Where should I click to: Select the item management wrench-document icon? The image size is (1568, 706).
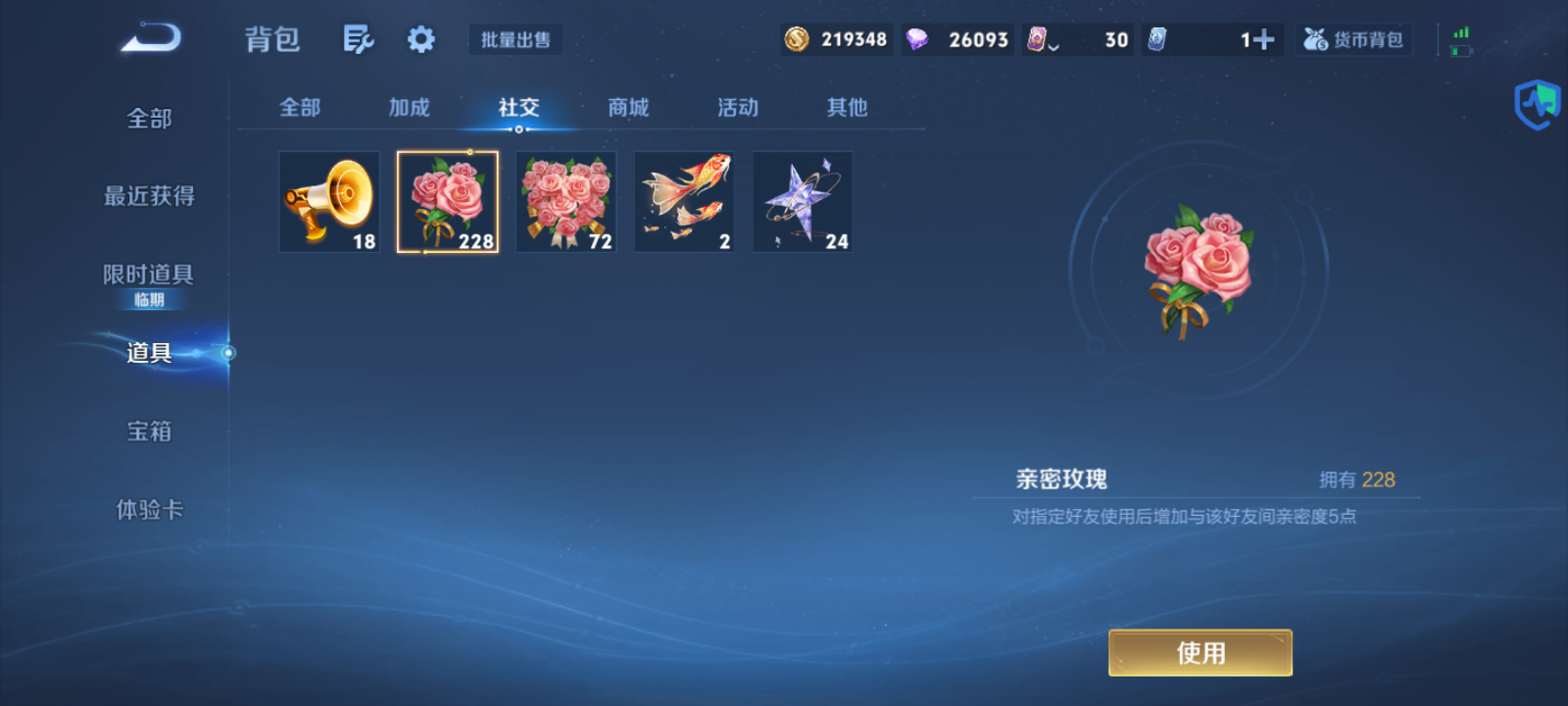(358, 37)
